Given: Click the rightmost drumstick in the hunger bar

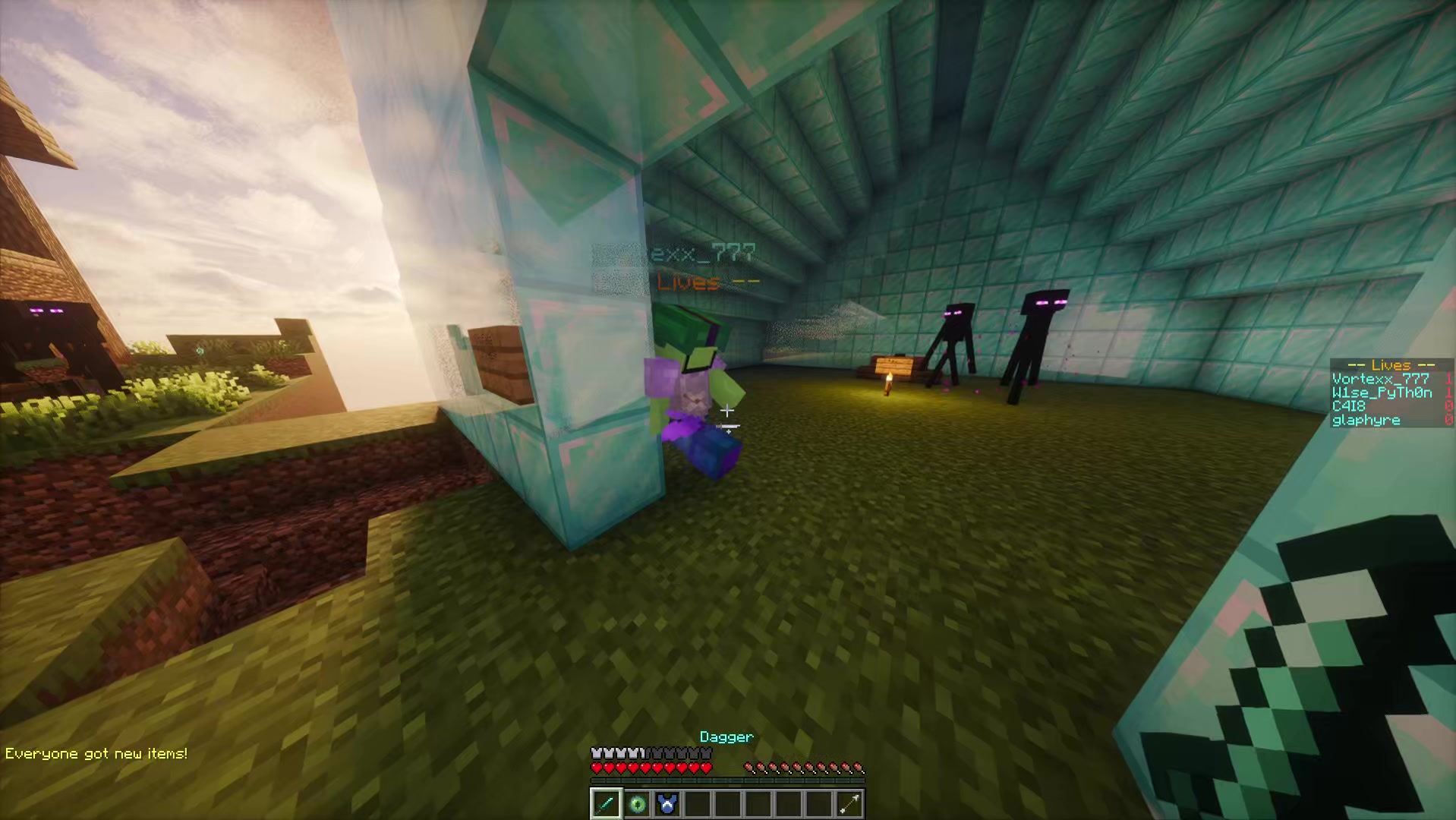Looking at the screenshot, I should click(859, 768).
